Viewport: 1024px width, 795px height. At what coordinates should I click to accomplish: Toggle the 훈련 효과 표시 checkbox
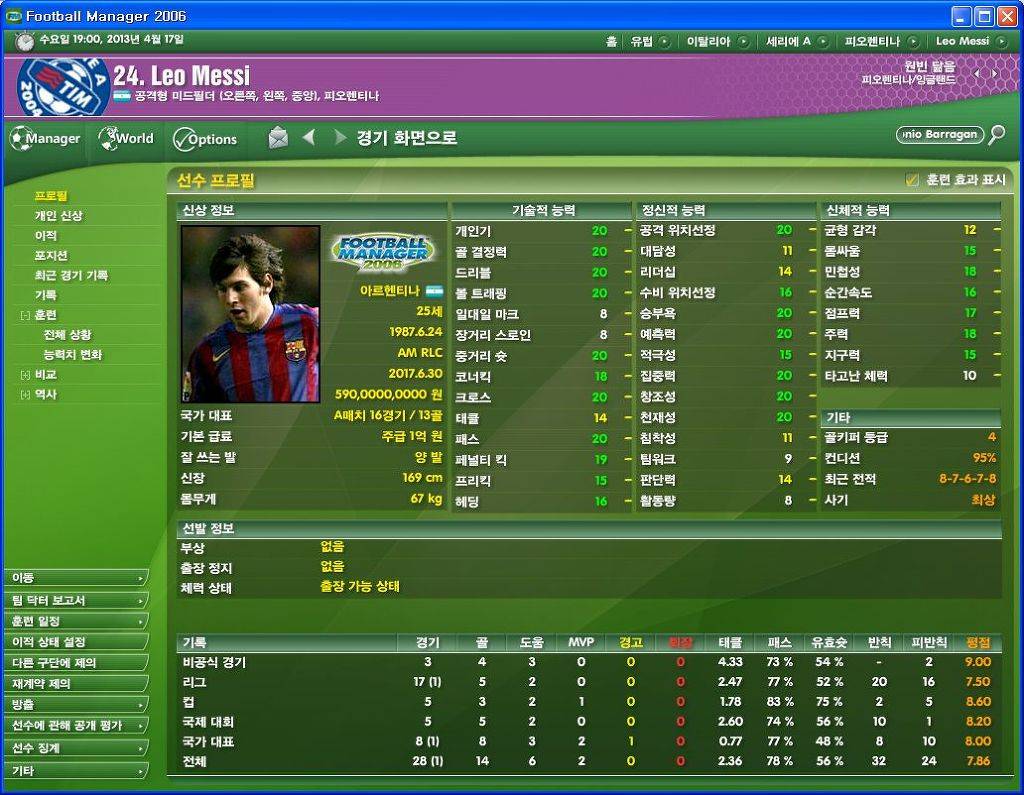point(911,180)
